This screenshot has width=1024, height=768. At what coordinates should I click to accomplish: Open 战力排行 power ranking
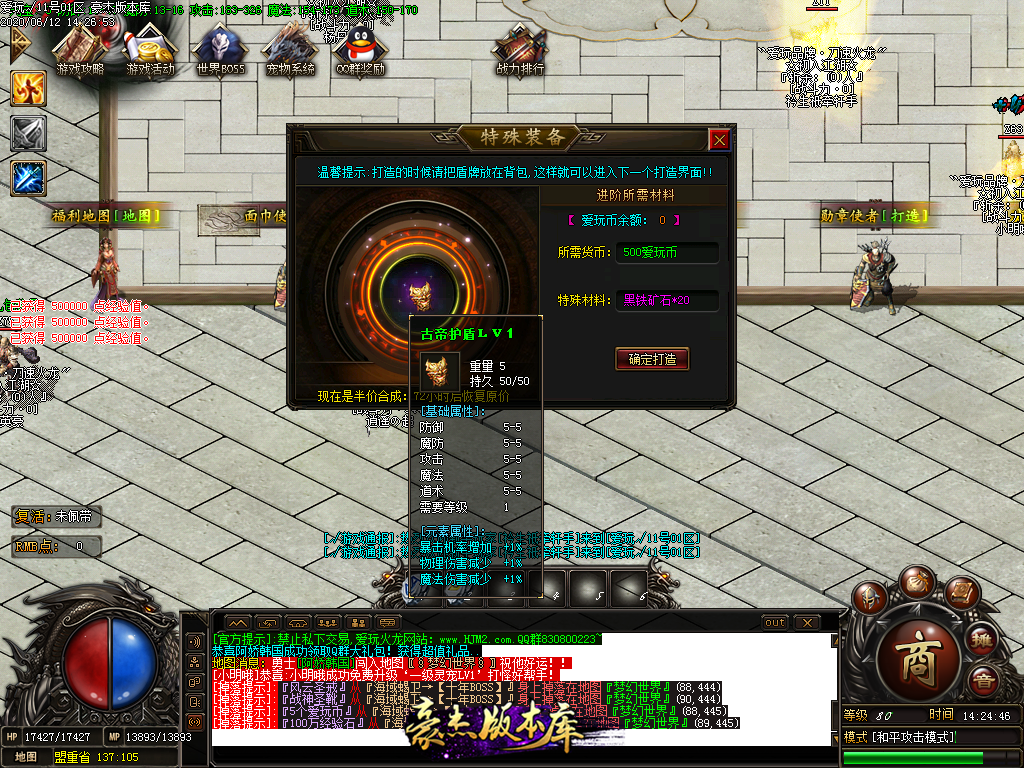click(x=520, y=50)
